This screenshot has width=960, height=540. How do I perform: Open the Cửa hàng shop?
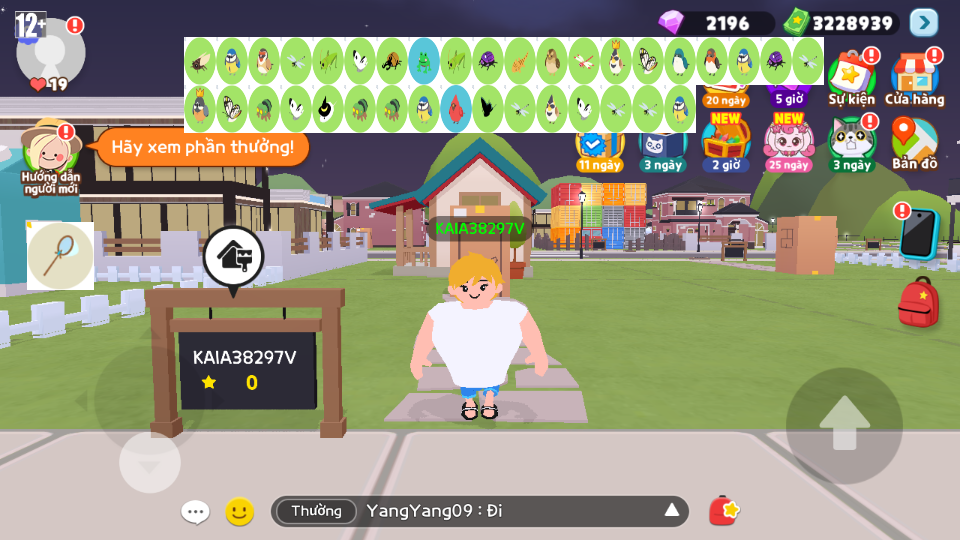click(914, 77)
